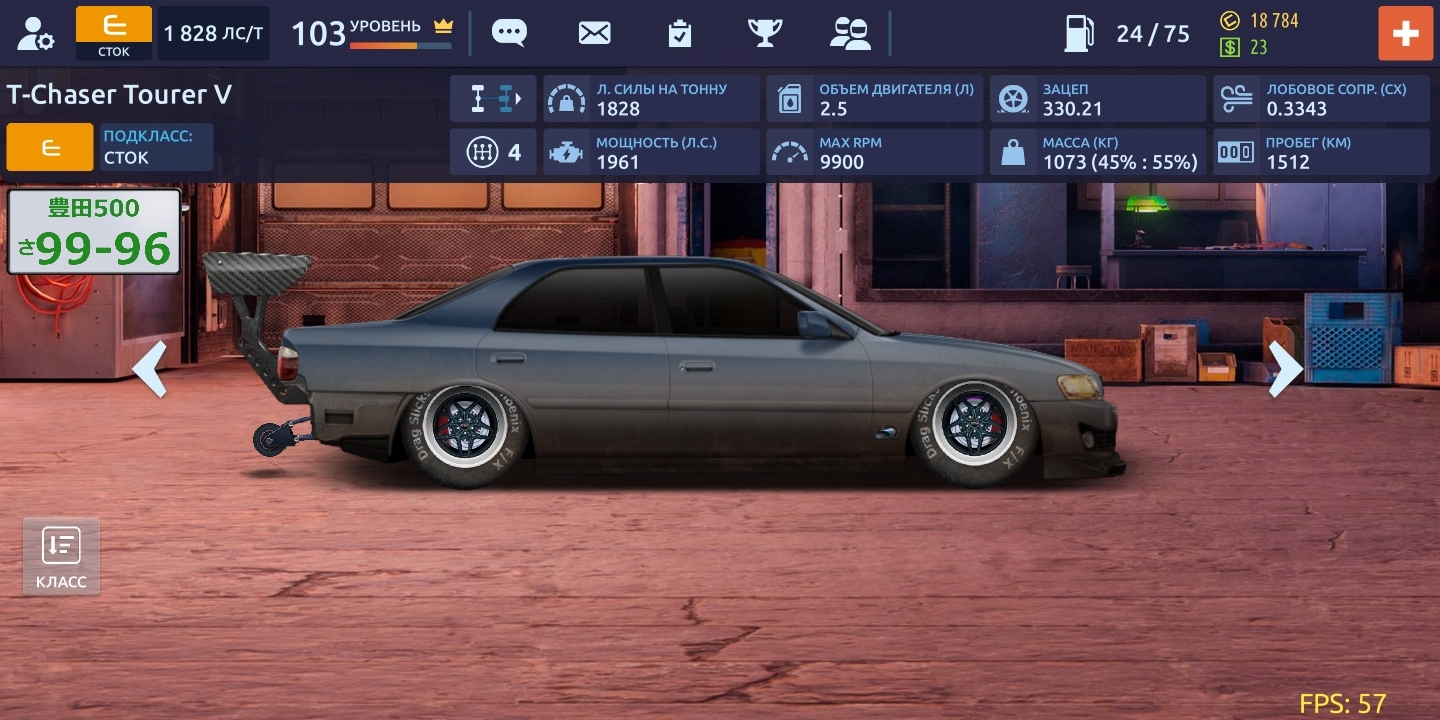The height and width of the screenshot is (720, 1440).
Task: Click the license plate 99-96
Action: (x=94, y=232)
